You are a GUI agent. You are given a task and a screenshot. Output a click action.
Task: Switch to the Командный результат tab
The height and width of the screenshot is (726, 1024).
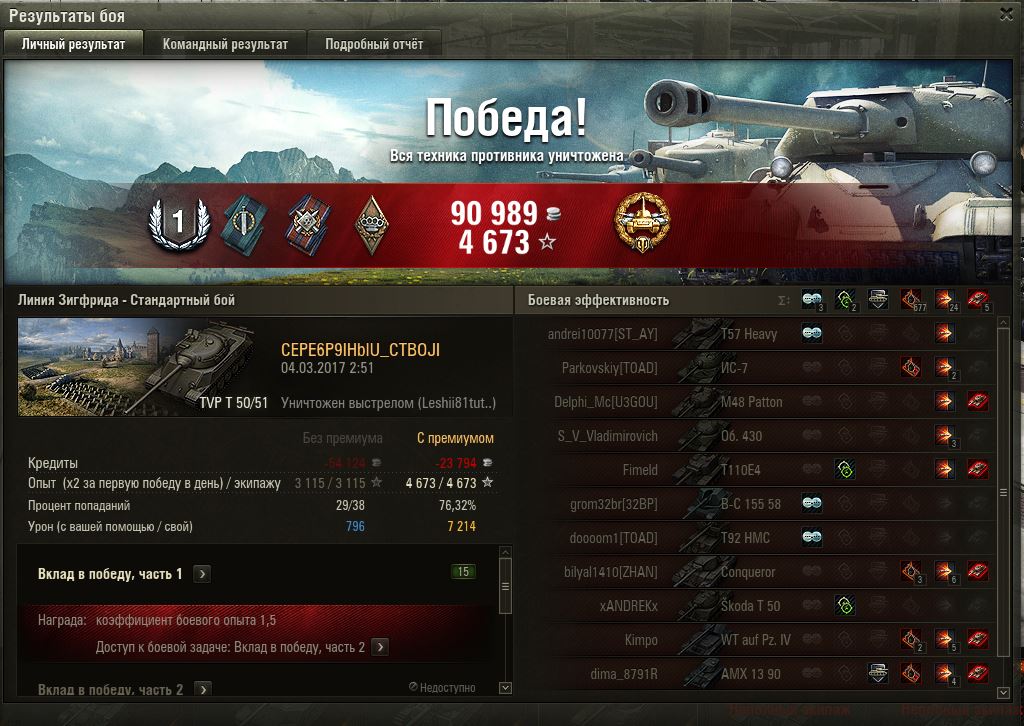click(225, 44)
